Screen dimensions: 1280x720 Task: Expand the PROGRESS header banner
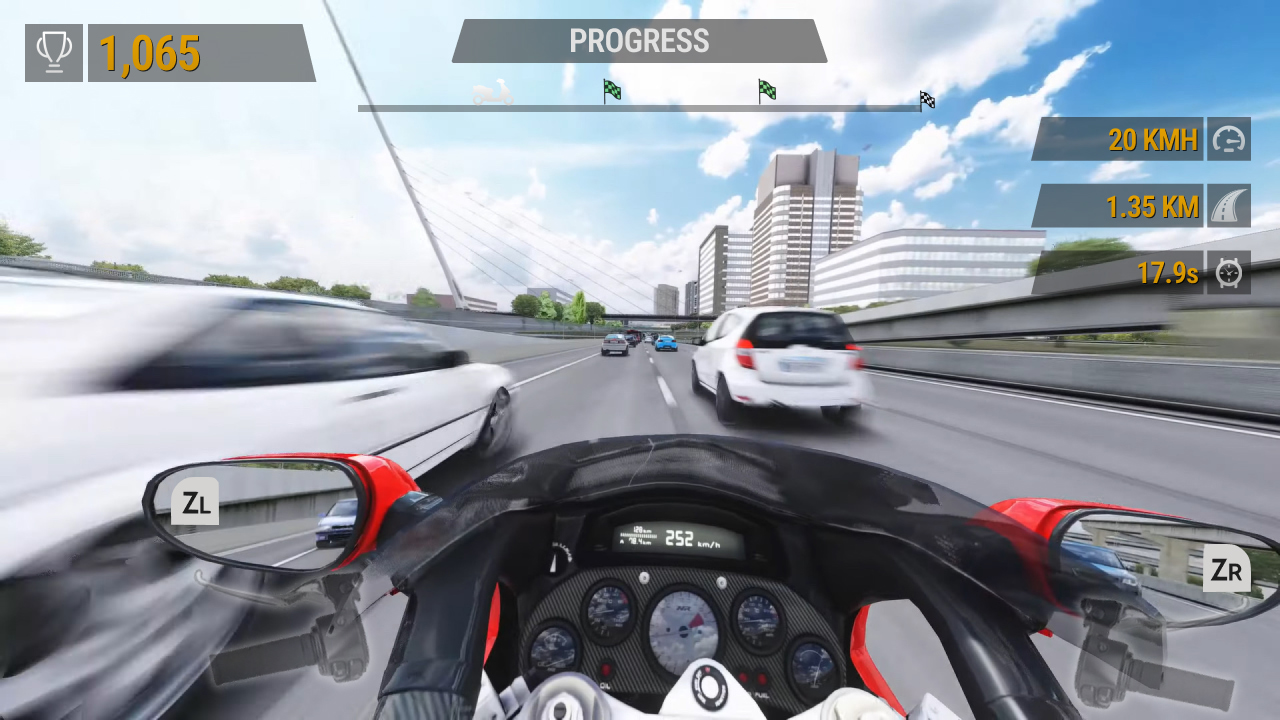click(639, 41)
